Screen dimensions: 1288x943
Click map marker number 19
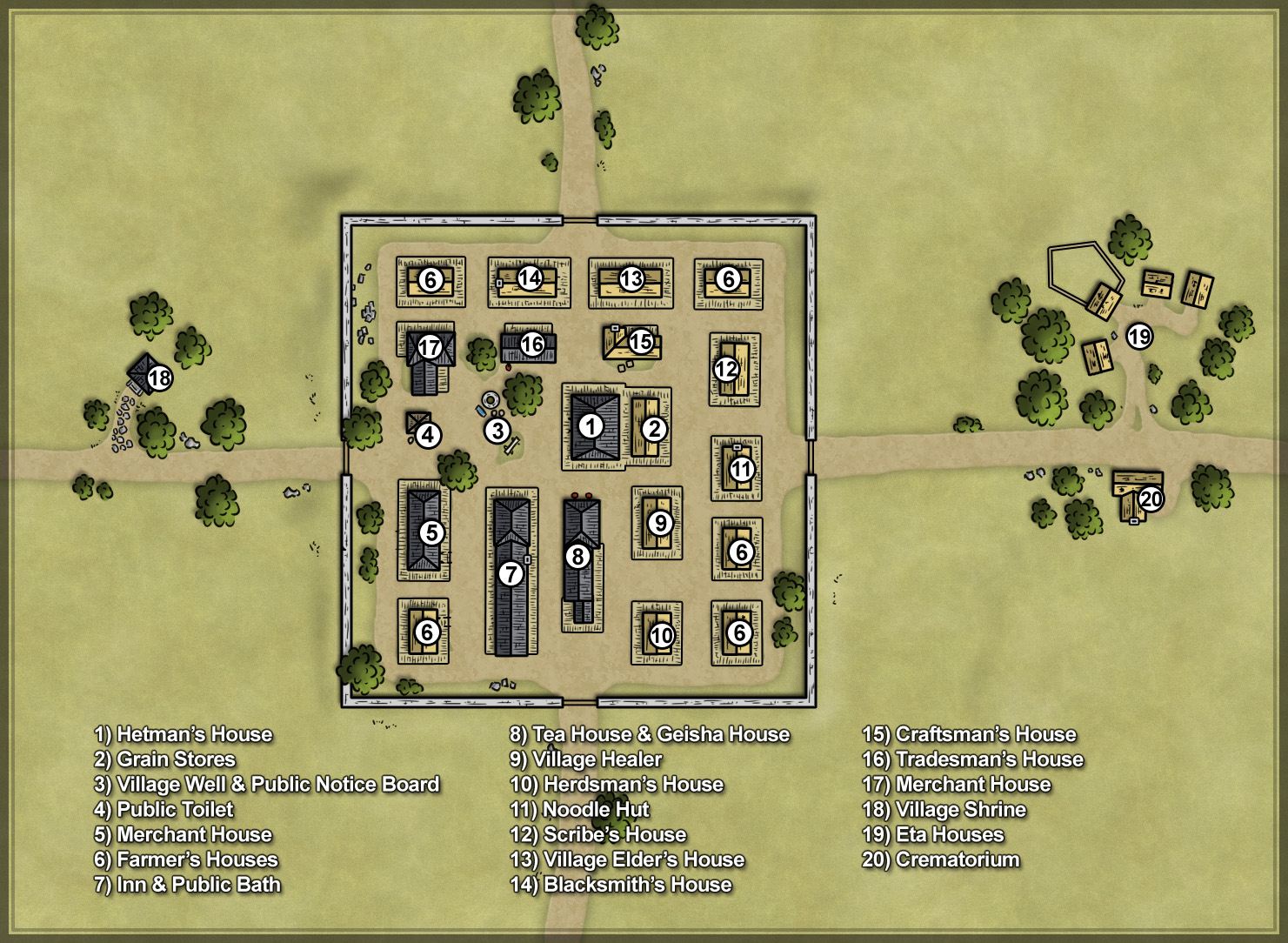1139,336
